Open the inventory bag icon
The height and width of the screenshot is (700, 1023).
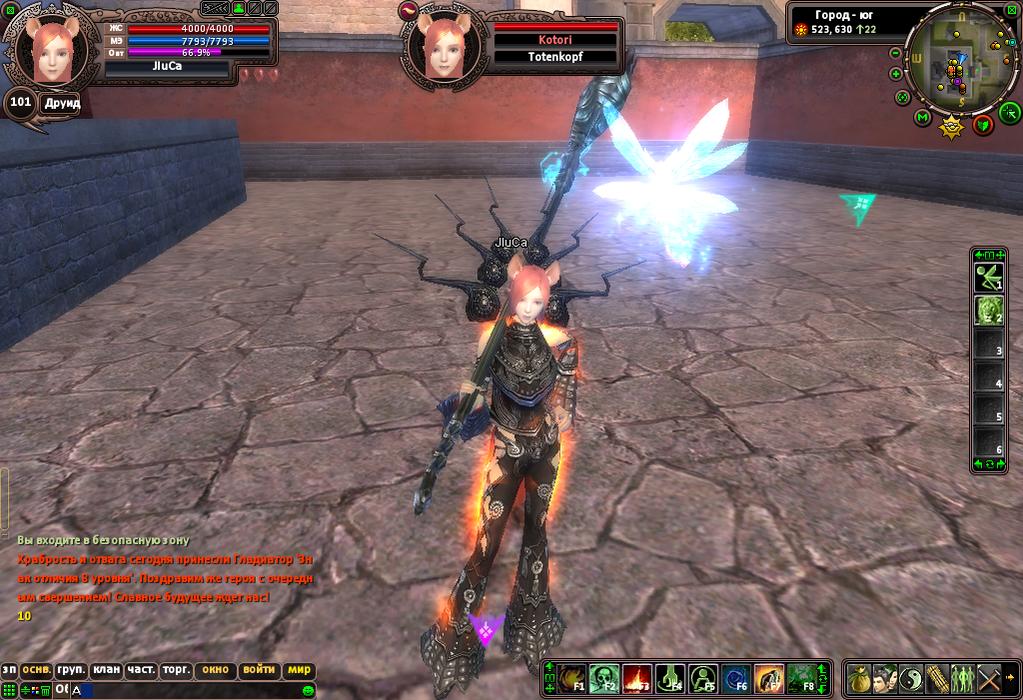[x=858, y=679]
